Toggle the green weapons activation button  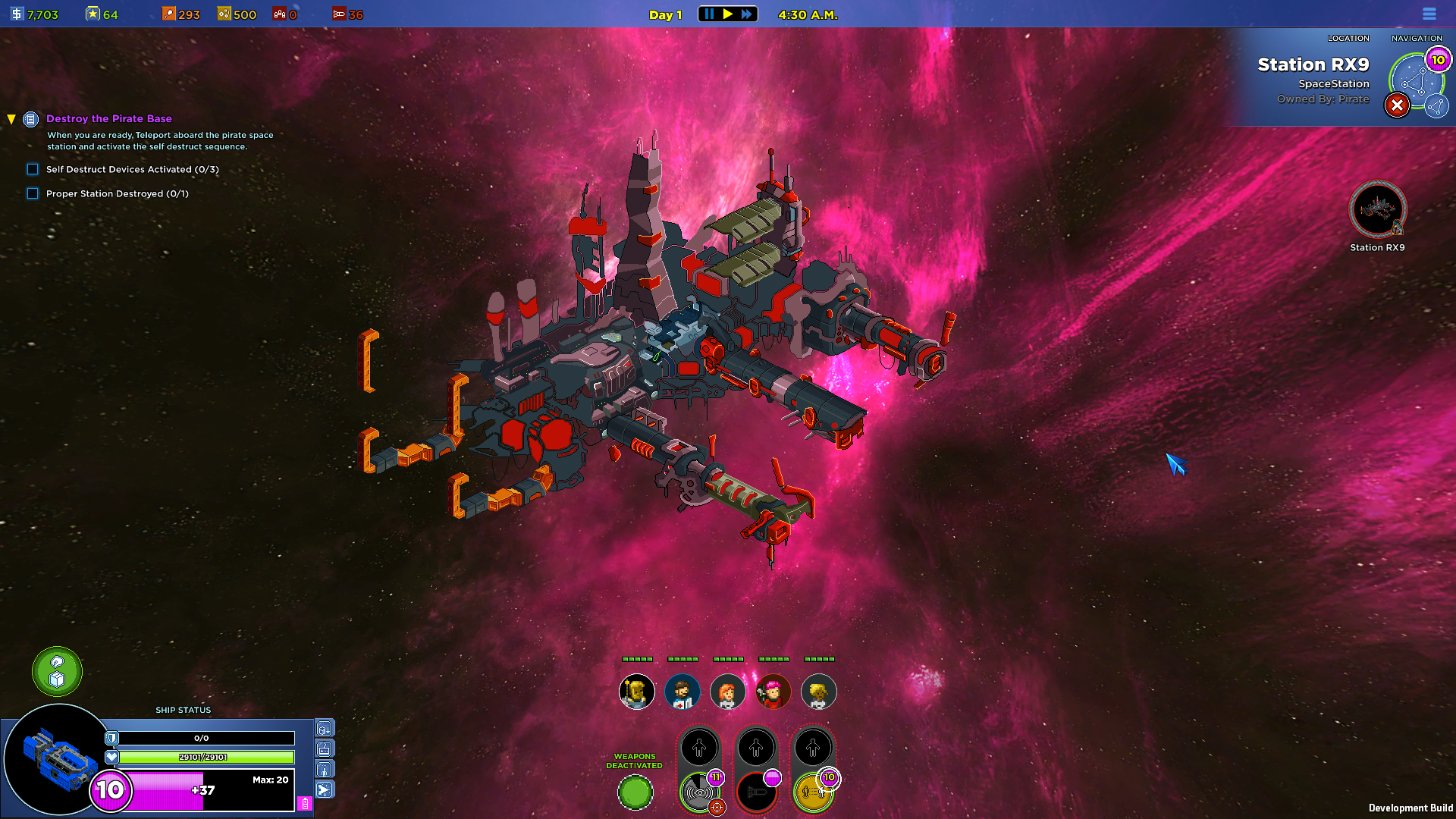tap(635, 793)
